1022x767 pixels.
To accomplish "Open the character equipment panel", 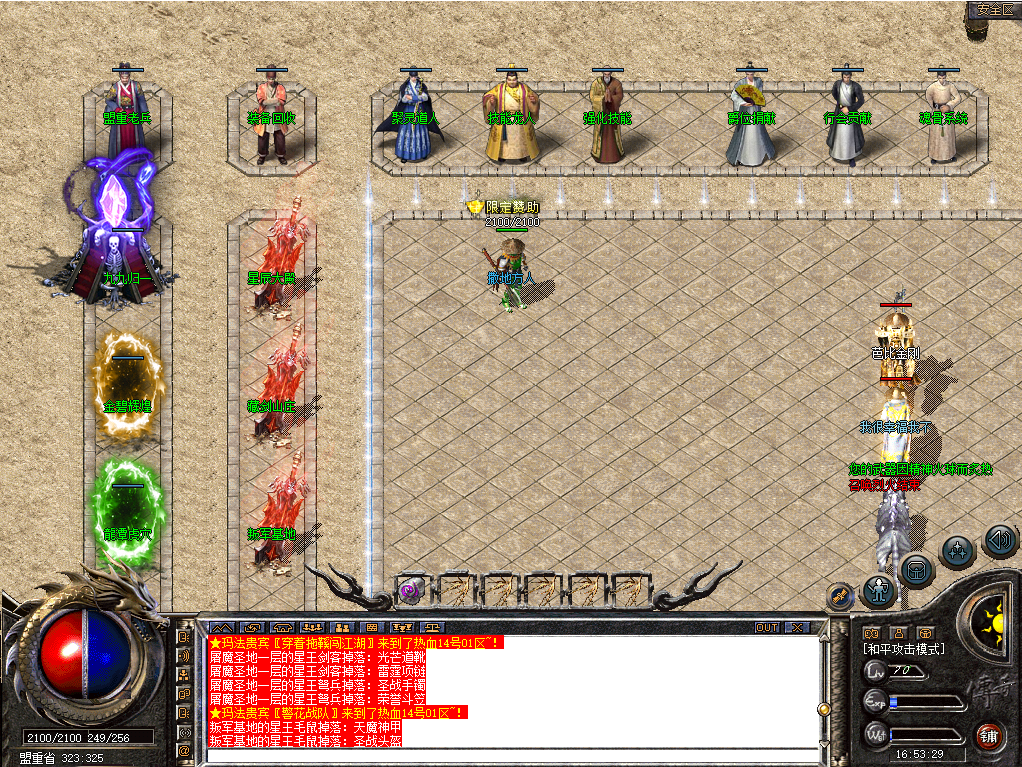I will click(879, 590).
